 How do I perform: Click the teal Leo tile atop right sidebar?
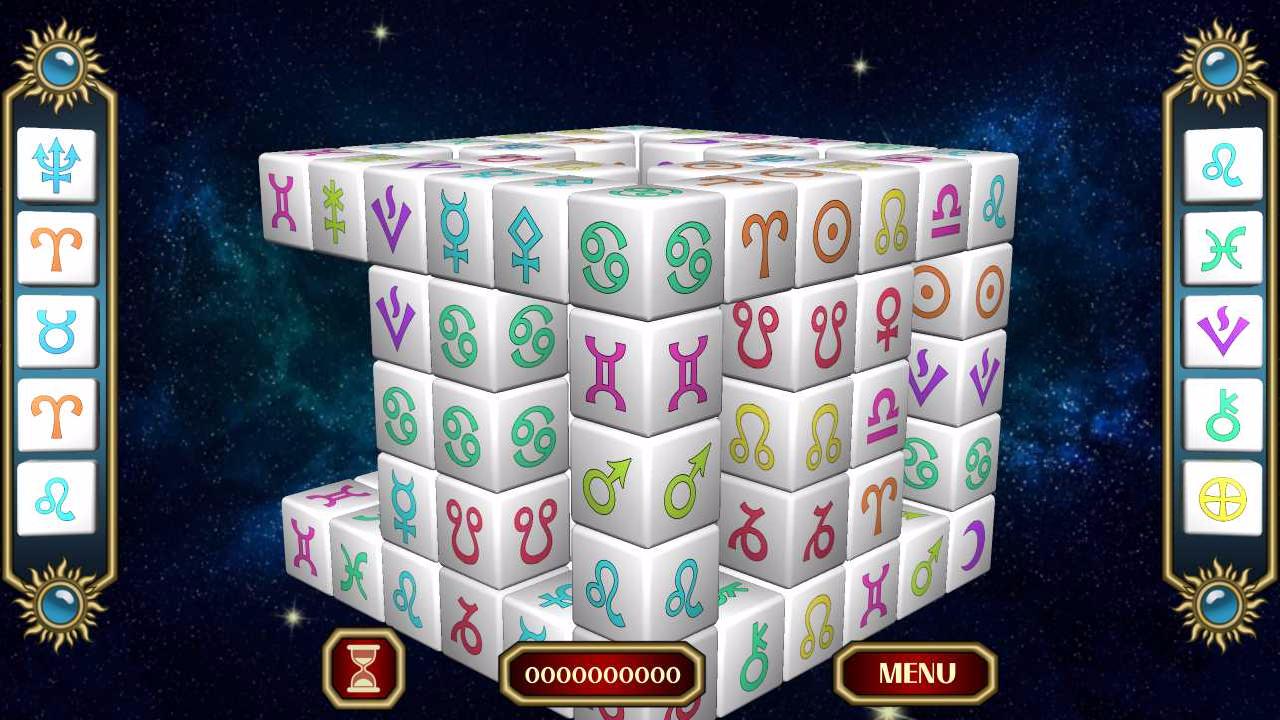tap(1223, 170)
